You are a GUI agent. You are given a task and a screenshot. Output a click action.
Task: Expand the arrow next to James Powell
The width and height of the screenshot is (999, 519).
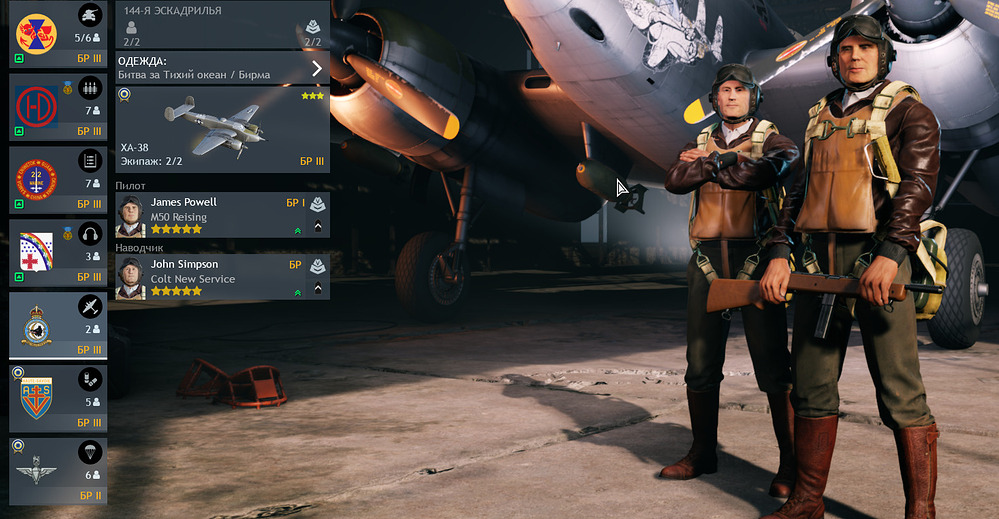[x=318, y=226]
